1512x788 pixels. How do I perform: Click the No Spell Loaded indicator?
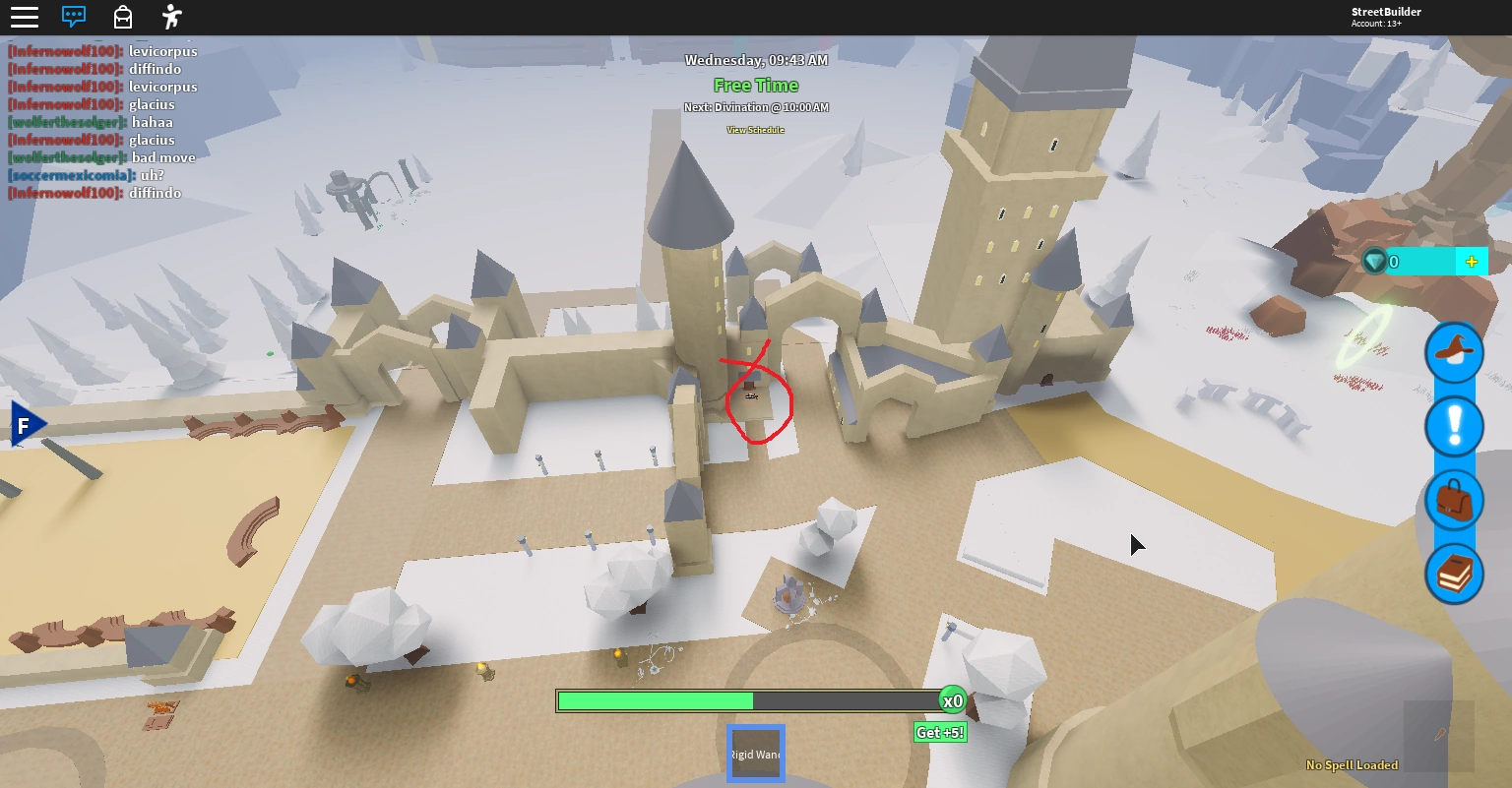pyautogui.click(x=1352, y=764)
